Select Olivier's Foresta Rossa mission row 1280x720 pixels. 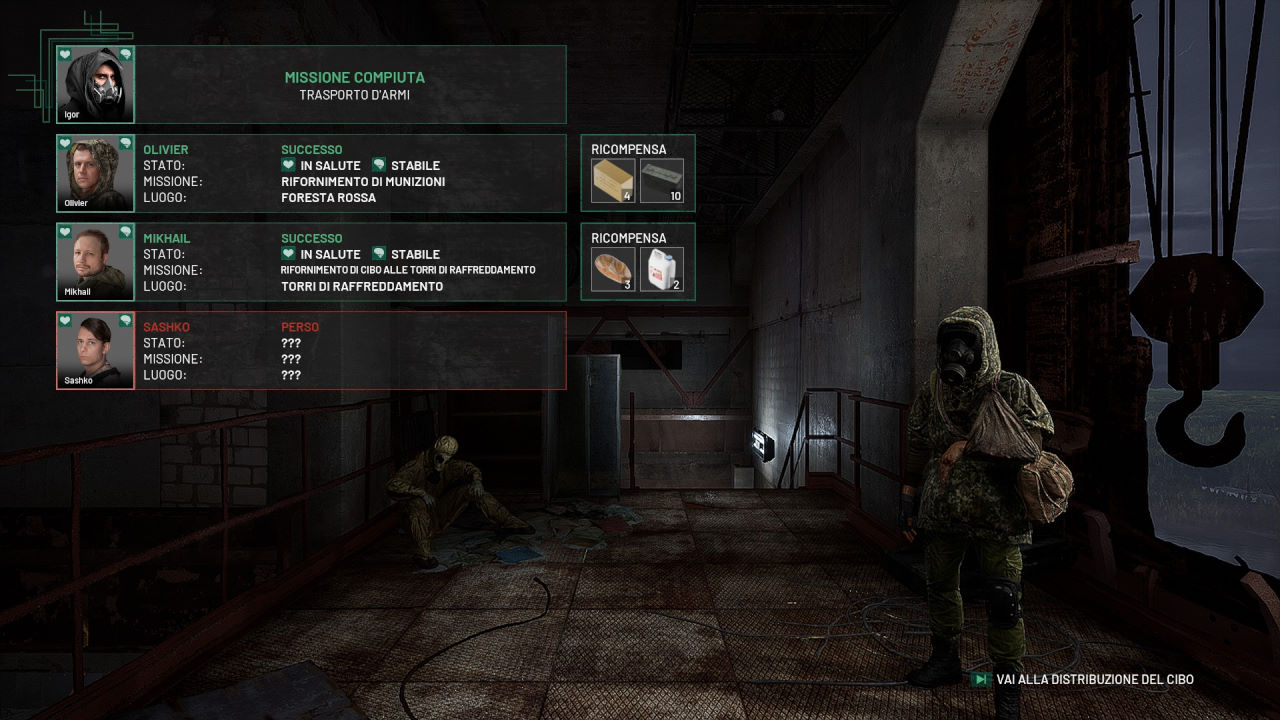[350, 173]
